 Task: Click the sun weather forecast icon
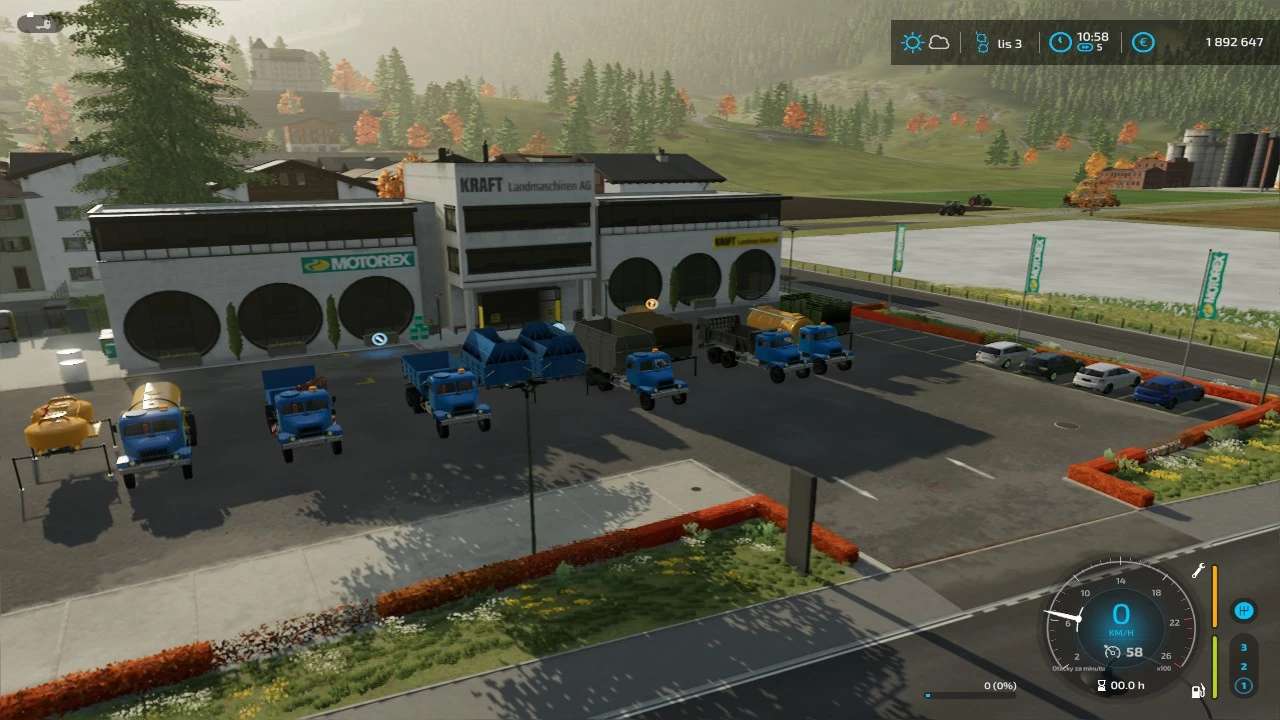pos(911,43)
